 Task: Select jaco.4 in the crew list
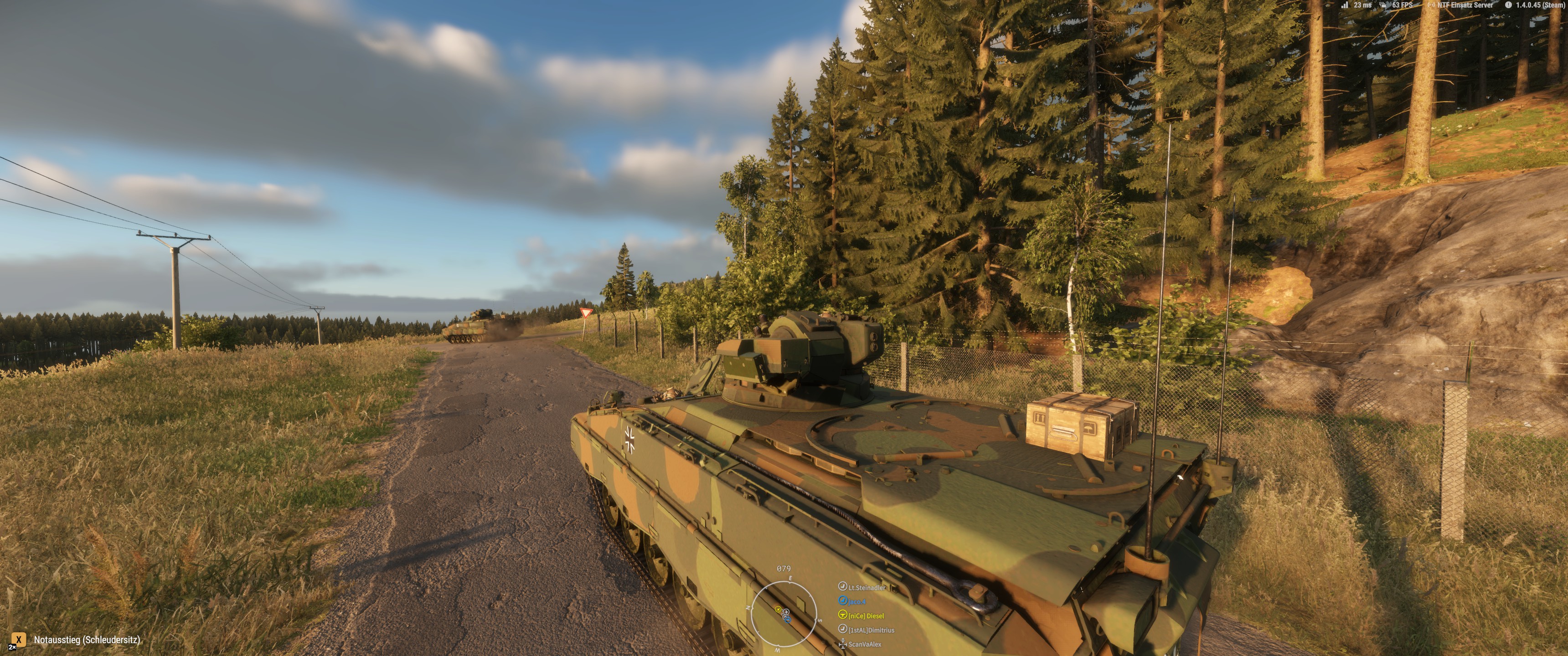click(x=856, y=602)
